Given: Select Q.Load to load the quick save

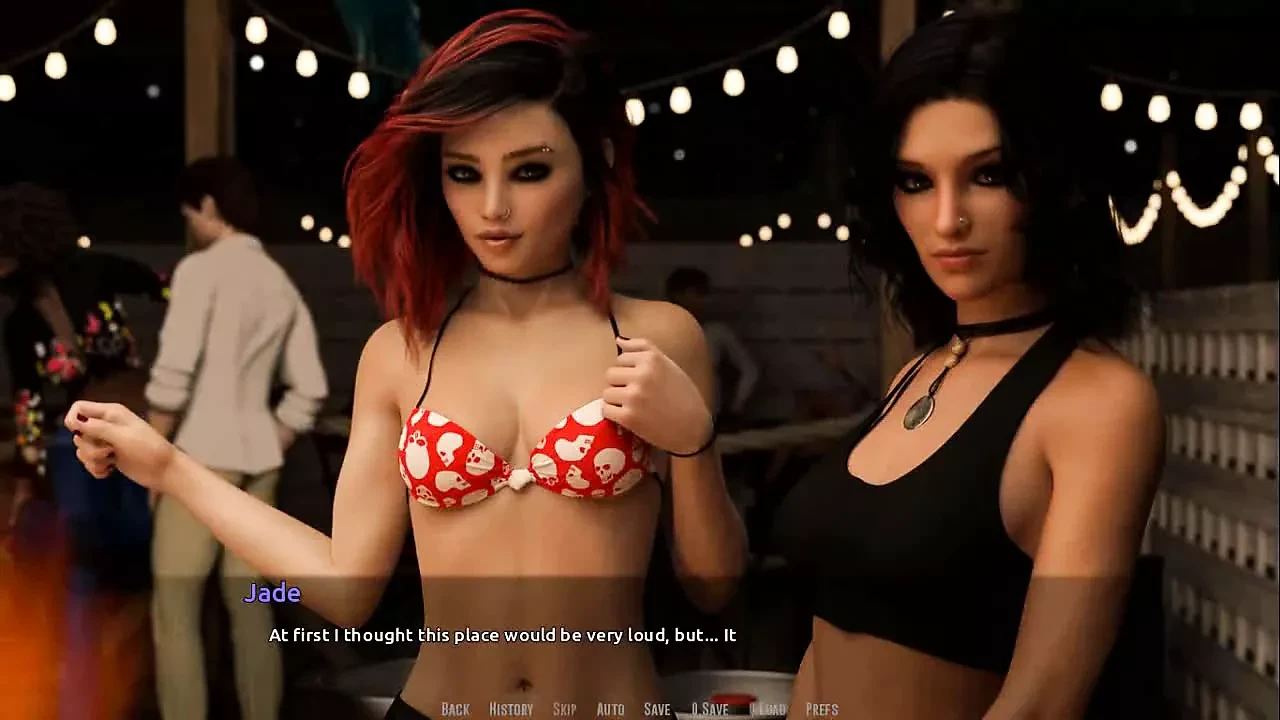Looking at the screenshot, I should tap(766, 708).
